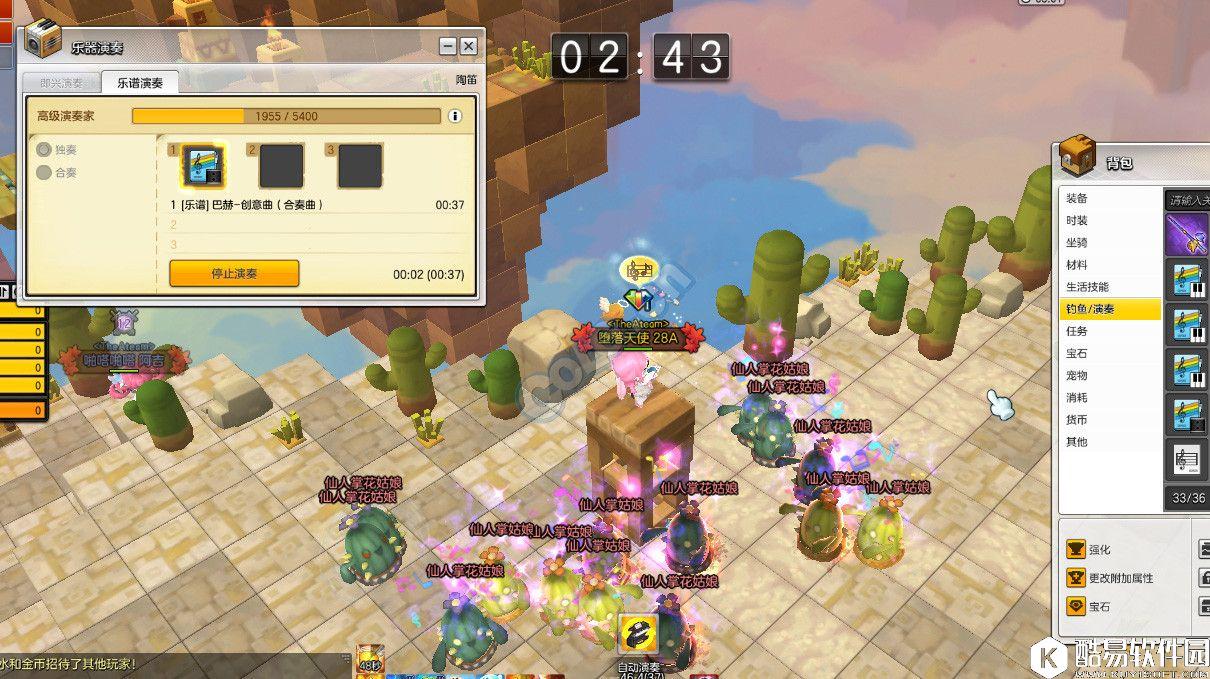Close the 乐器演奏 instrument window

click(468, 46)
